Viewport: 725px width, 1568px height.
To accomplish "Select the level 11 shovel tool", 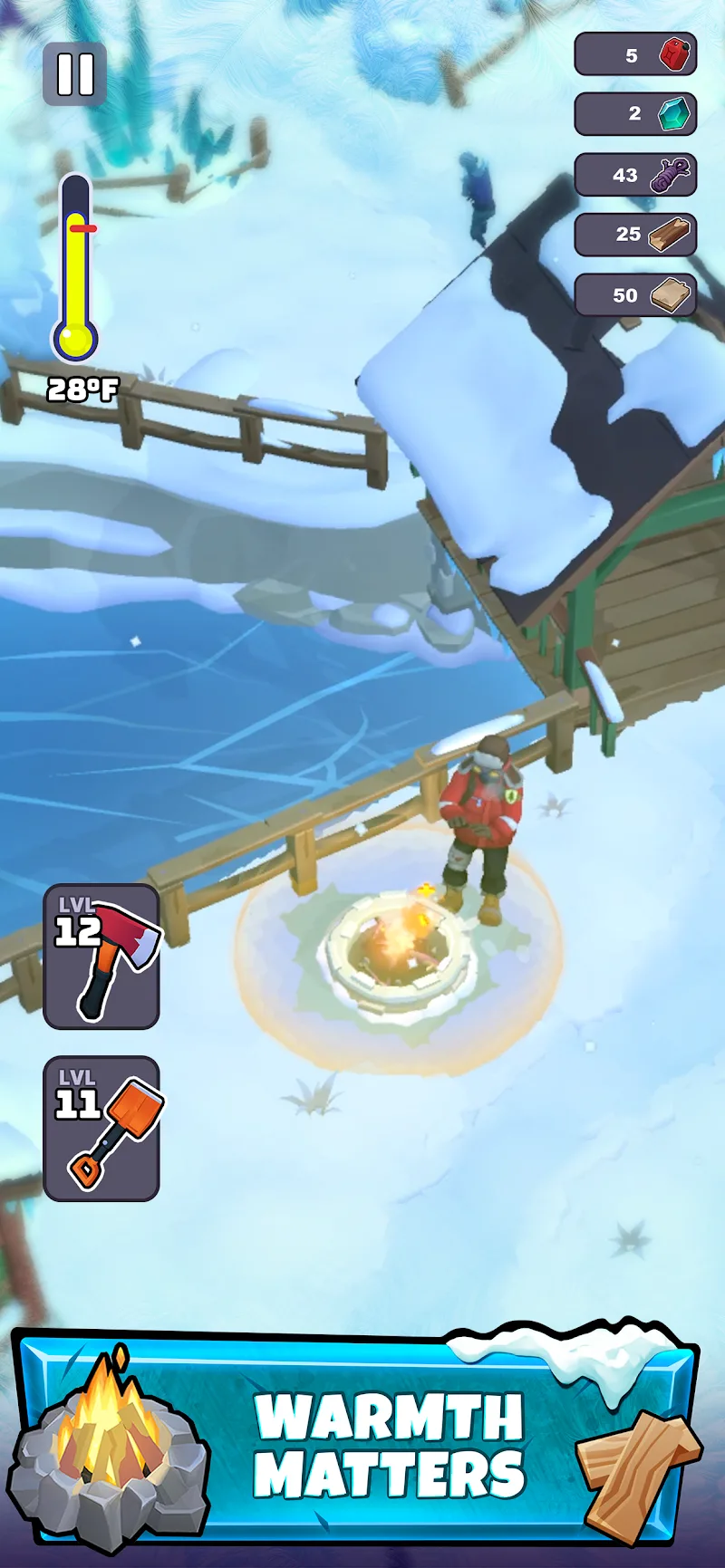I will (x=101, y=1129).
